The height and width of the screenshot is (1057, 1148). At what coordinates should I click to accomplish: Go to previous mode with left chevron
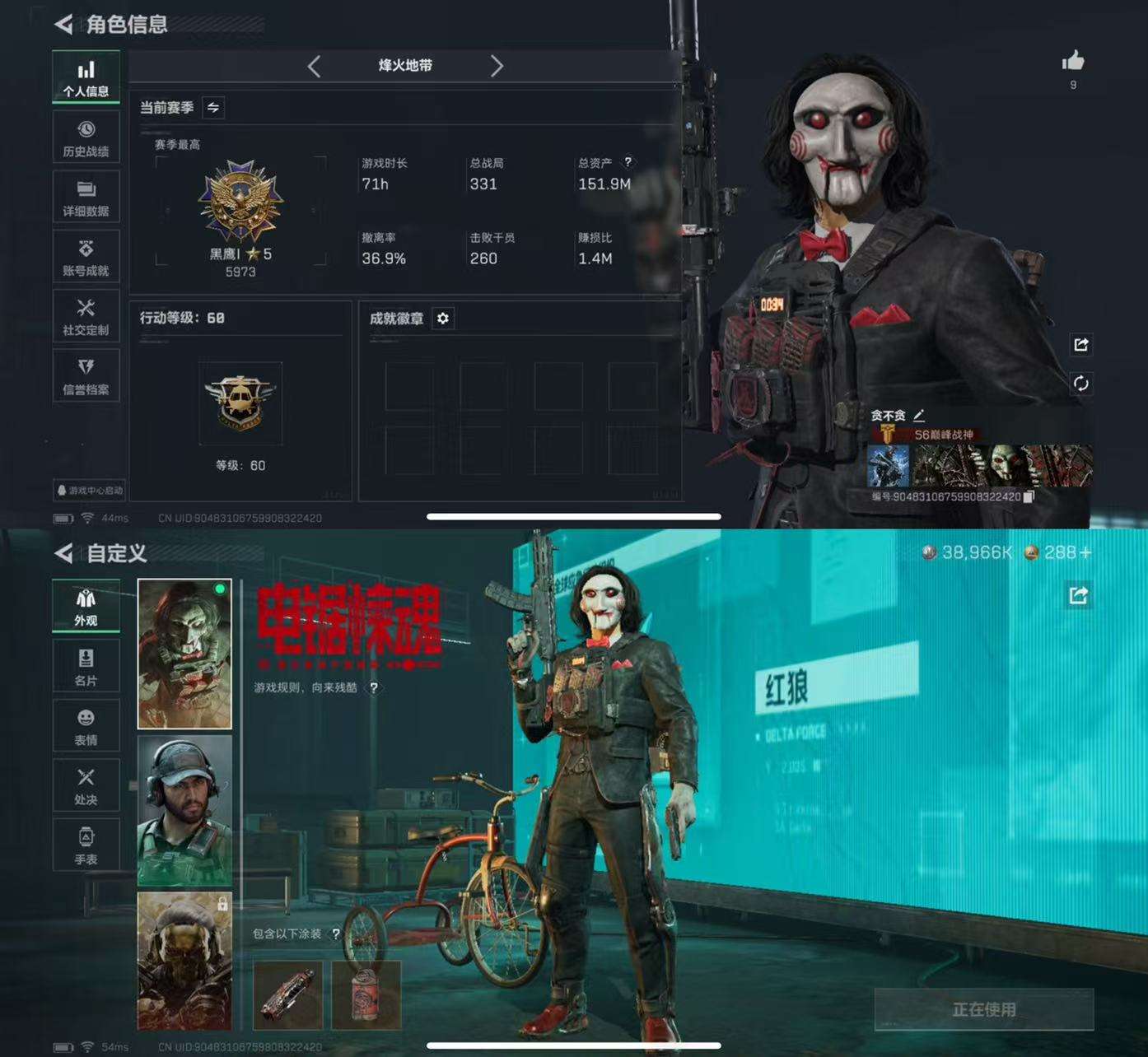click(x=314, y=67)
